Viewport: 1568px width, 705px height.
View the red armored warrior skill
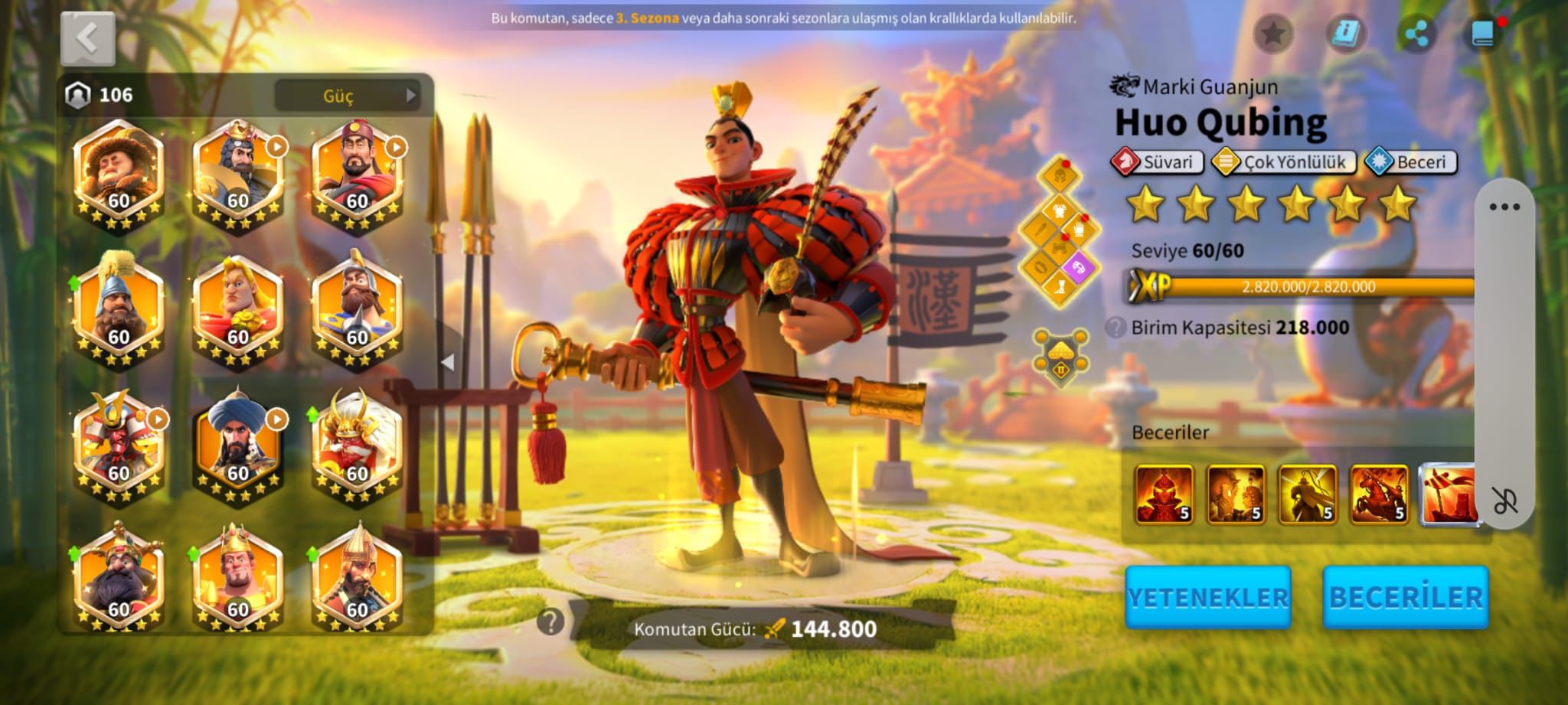tap(1164, 494)
